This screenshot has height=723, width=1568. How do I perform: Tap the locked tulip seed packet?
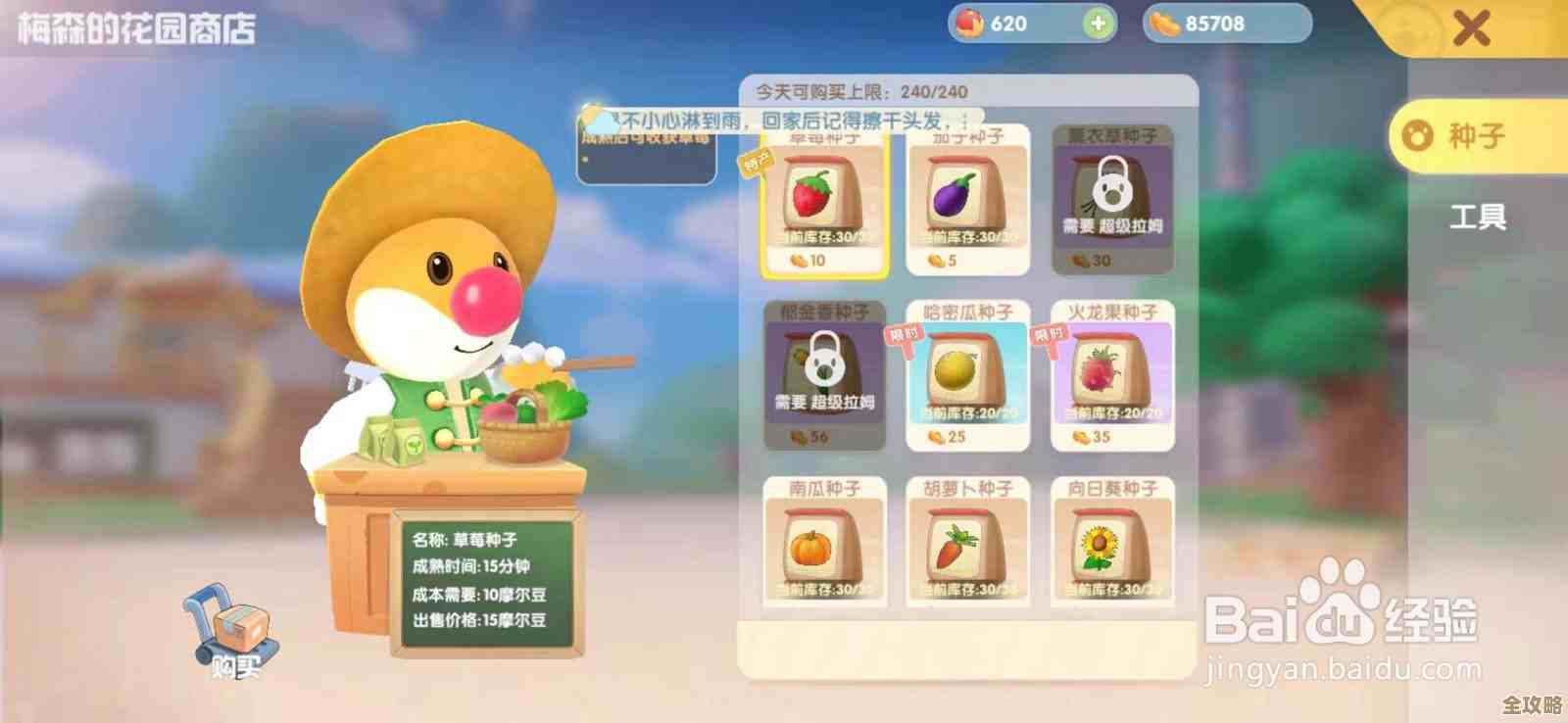pos(826,372)
